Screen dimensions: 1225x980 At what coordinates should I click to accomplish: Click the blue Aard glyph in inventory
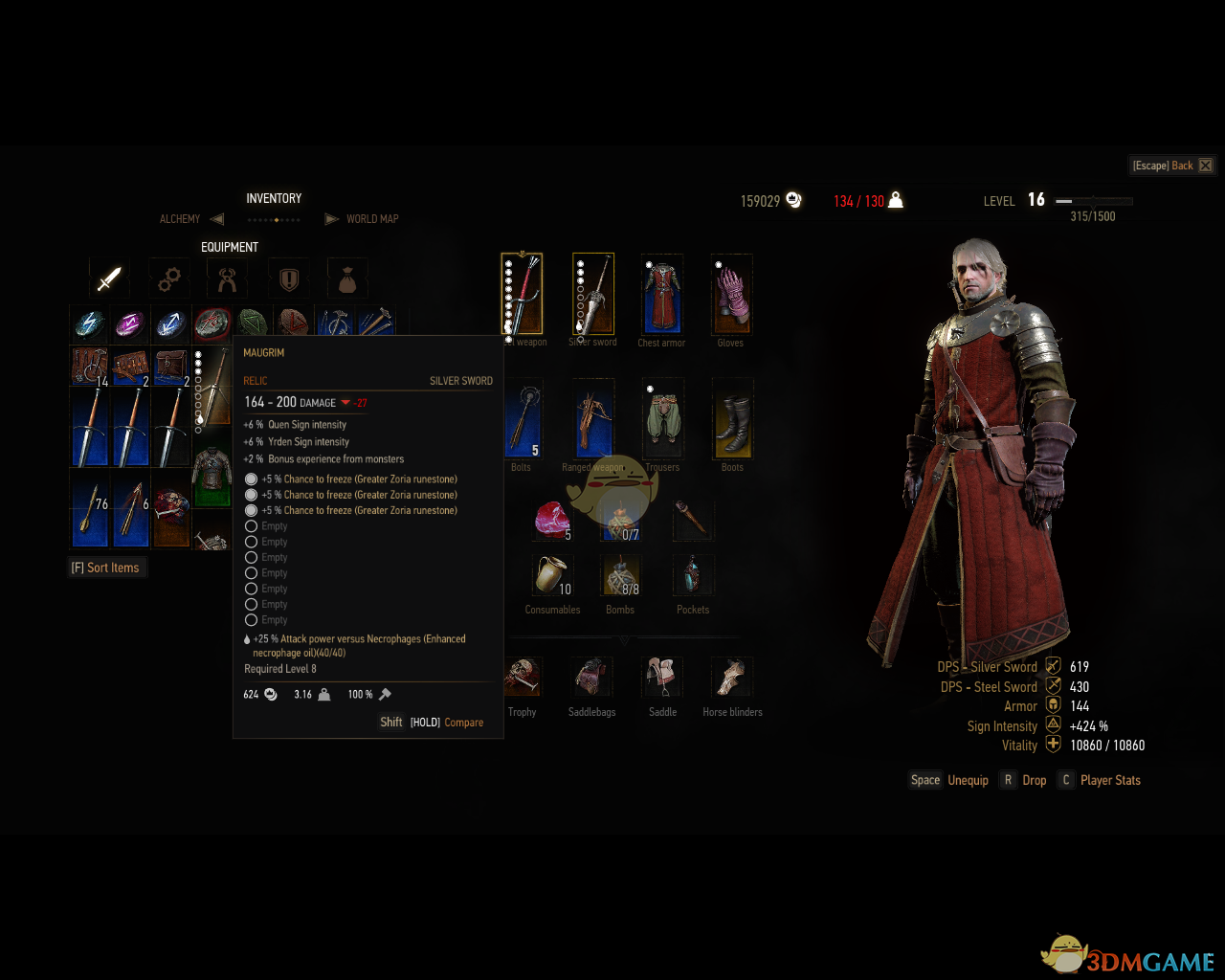click(169, 324)
